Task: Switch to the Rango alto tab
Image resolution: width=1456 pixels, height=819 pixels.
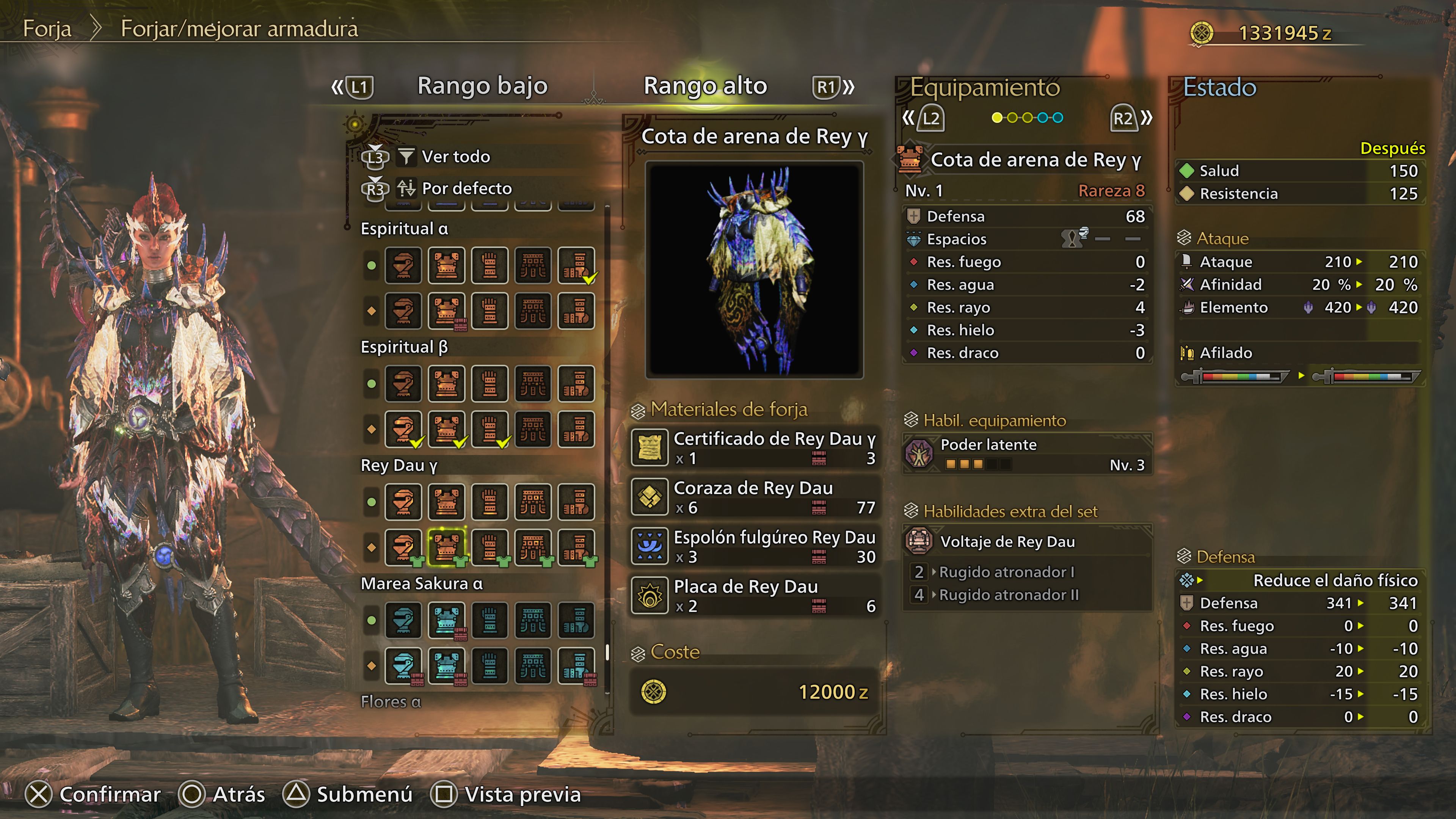Action: pos(705,86)
